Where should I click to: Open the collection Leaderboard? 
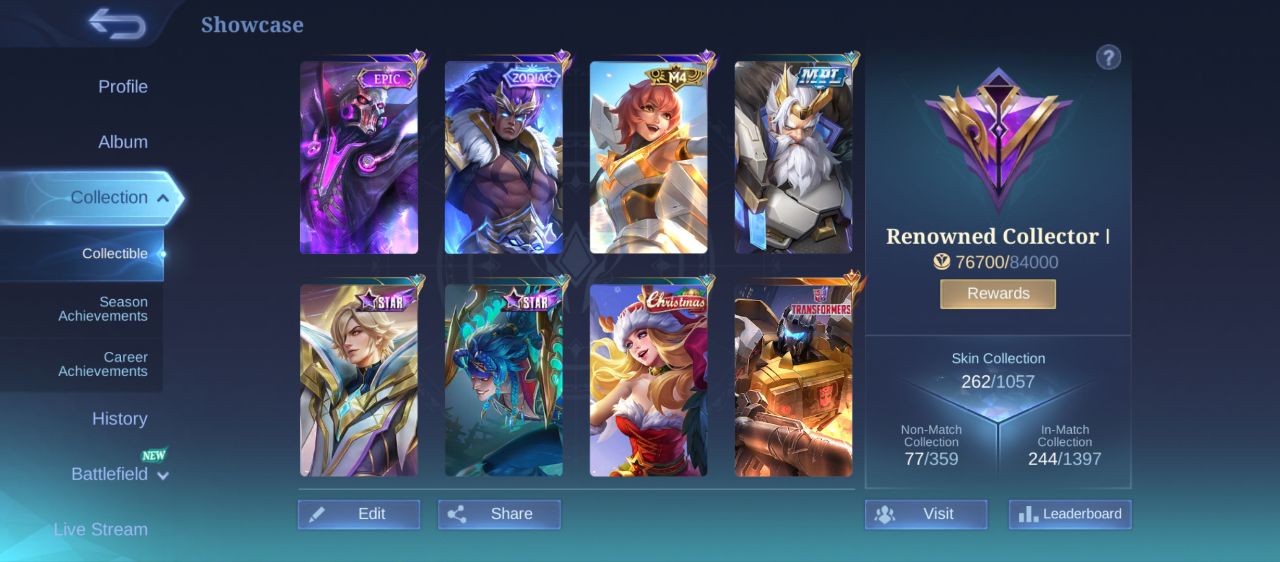[1070, 514]
